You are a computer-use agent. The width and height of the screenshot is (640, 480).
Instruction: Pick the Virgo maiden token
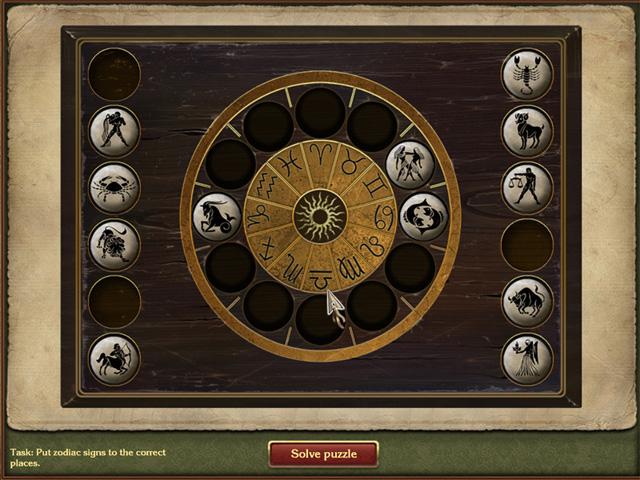527,359
